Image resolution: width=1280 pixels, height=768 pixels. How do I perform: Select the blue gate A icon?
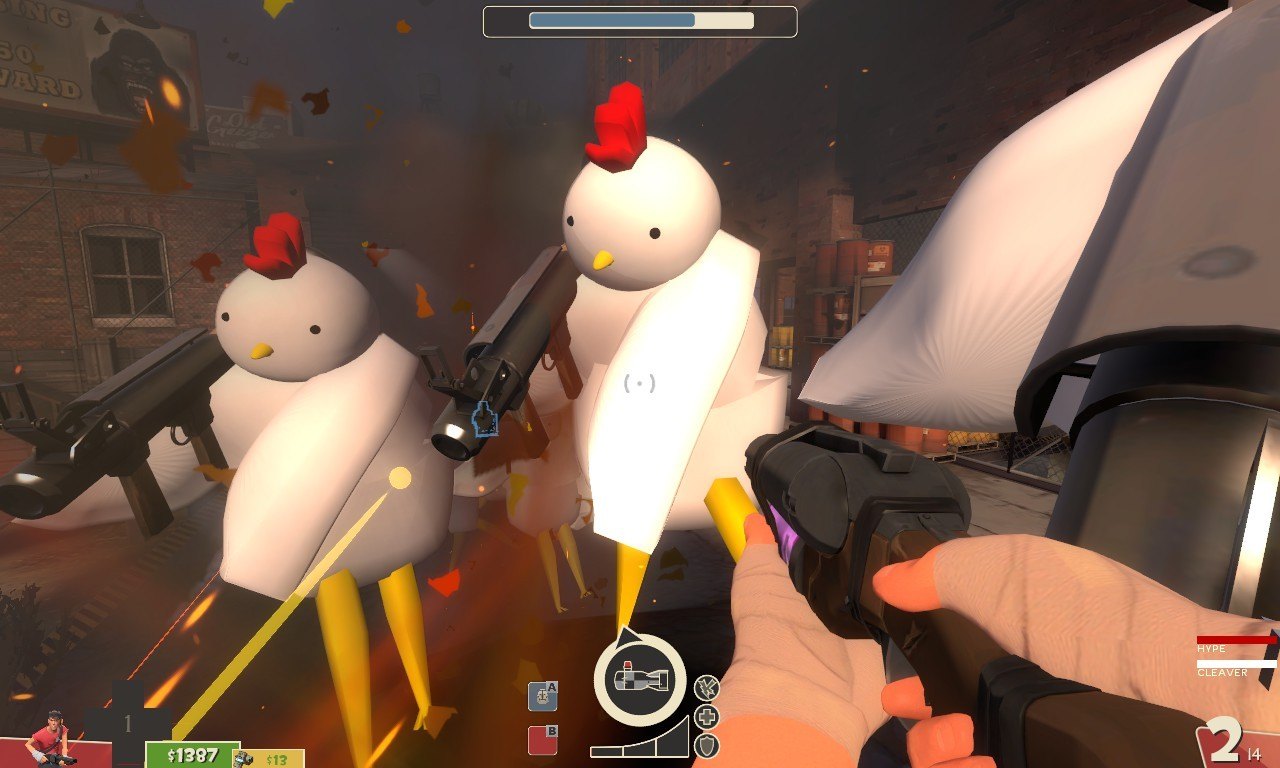[x=542, y=696]
